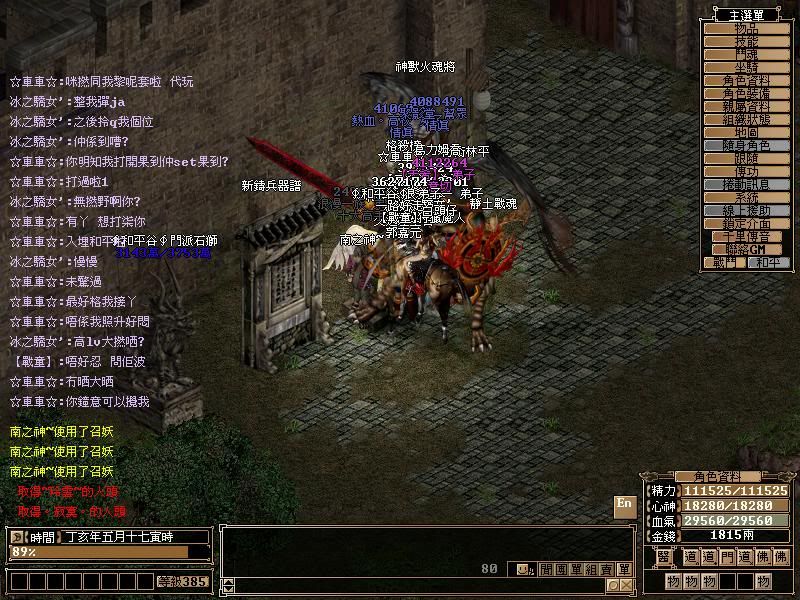Contact a GM via 聯絡GM
The image size is (800, 600).
point(746,250)
